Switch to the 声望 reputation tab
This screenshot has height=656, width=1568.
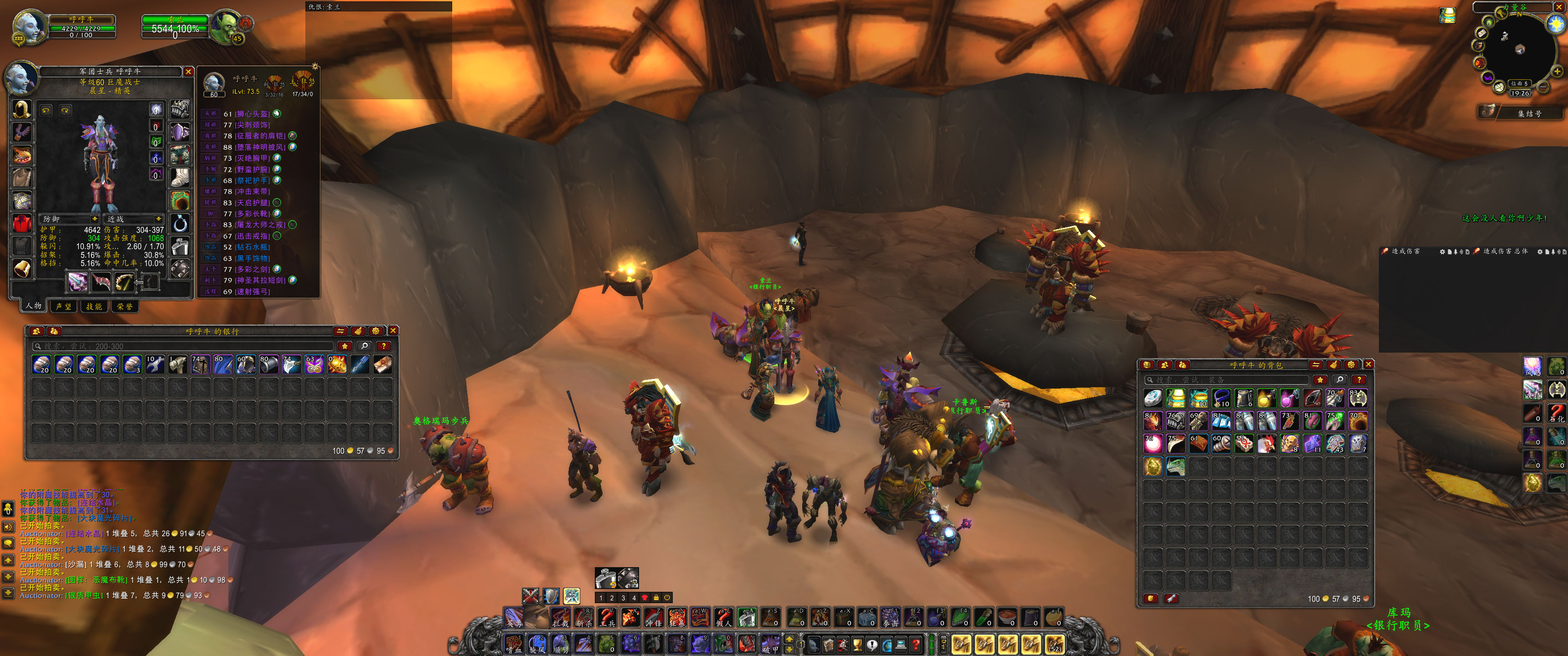63,306
